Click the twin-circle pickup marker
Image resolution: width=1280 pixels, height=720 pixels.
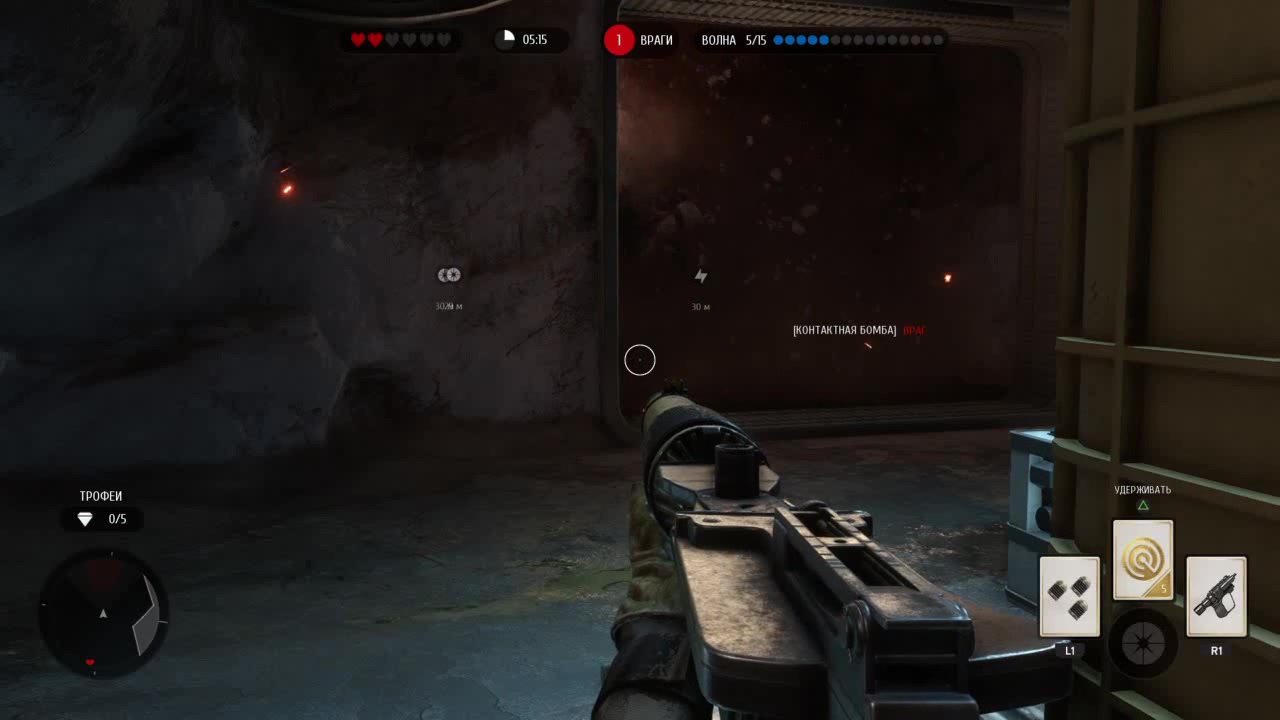pyautogui.click(x=449, y=275)
